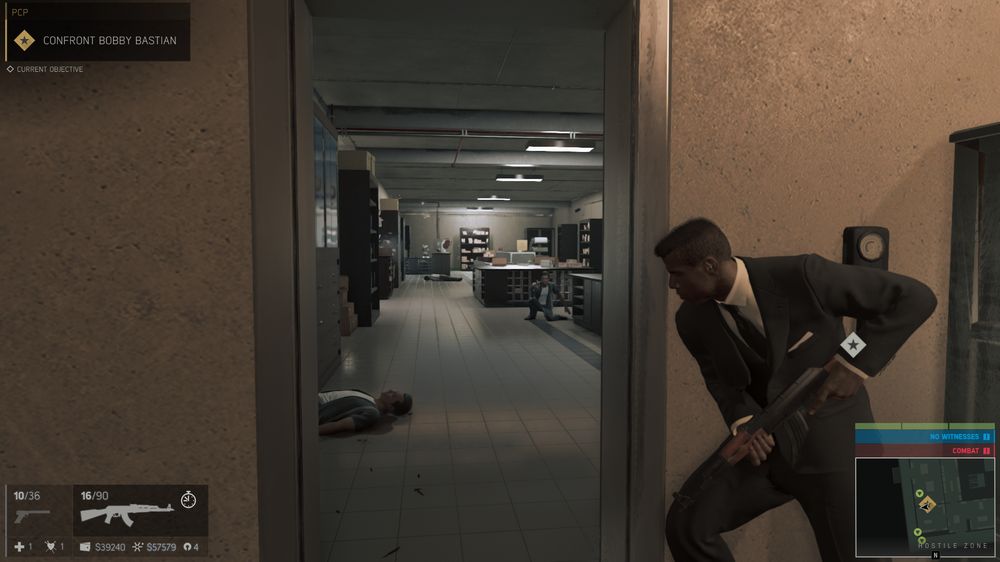
Task: Click the red Combat status bar
Action: tap(923, 451)
